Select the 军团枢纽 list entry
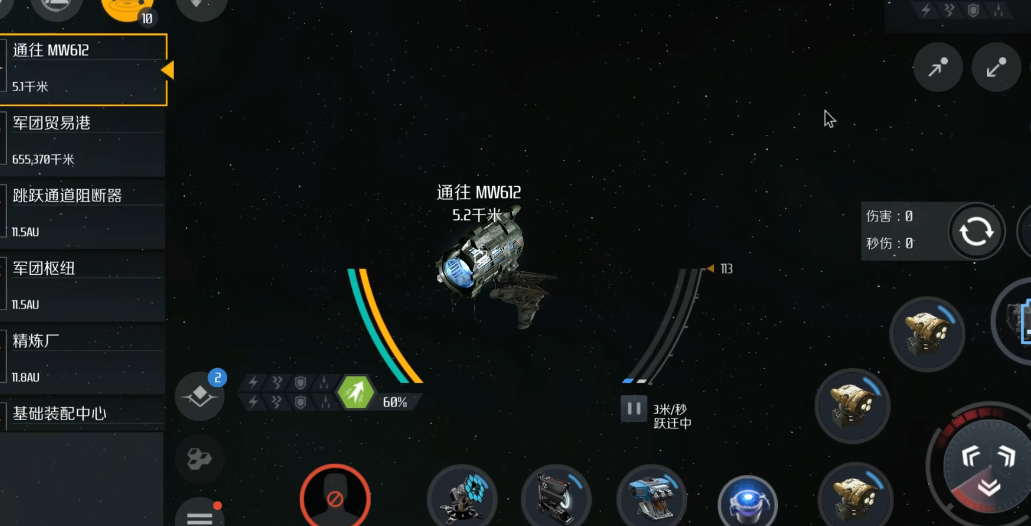Viewport: 1031px width, 526px height. click(x=82, y=286)
